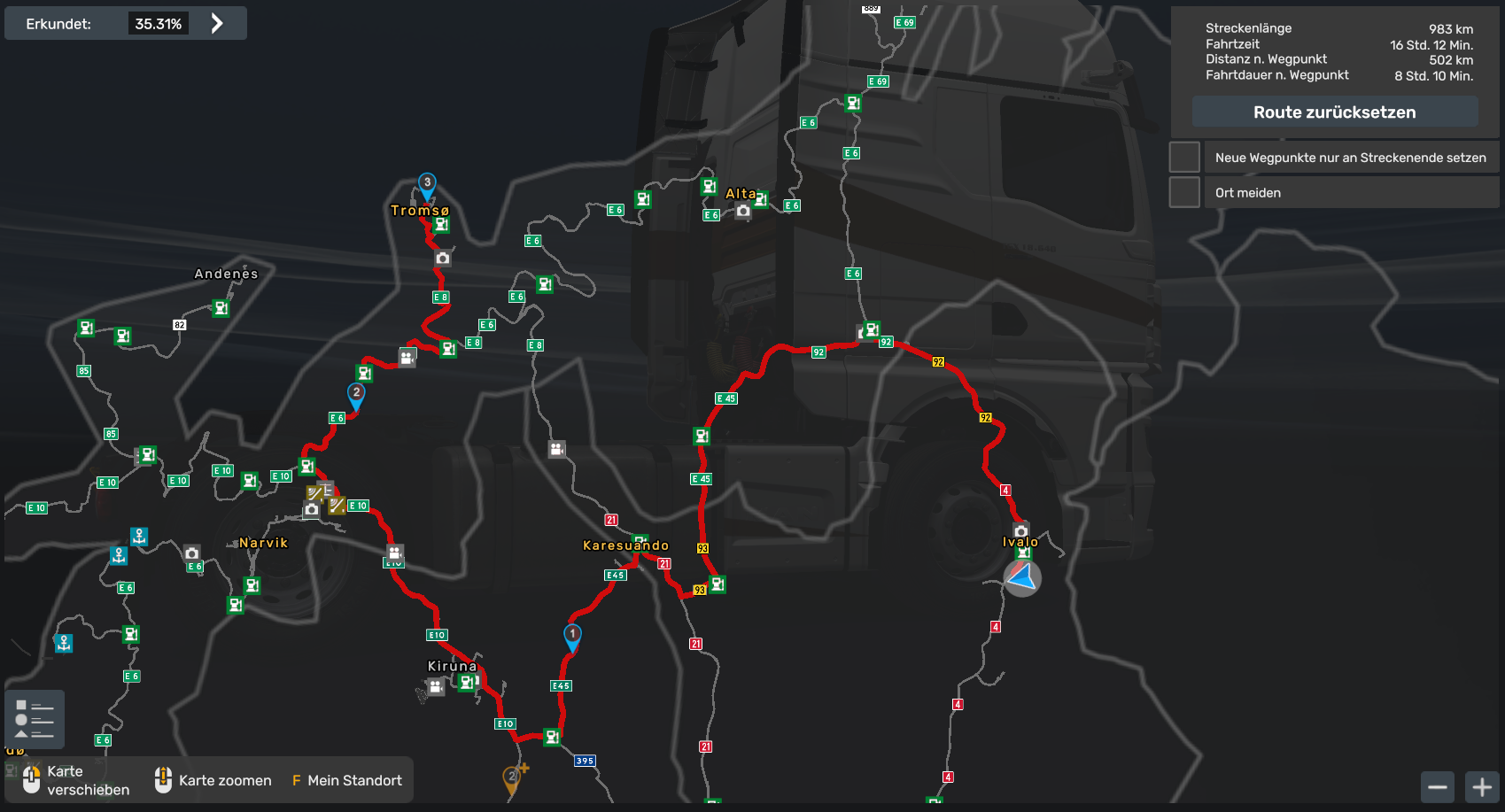Click the Route zurücksetzen button
Screen dimensions: 1505x812
[x=1334, y=112]
